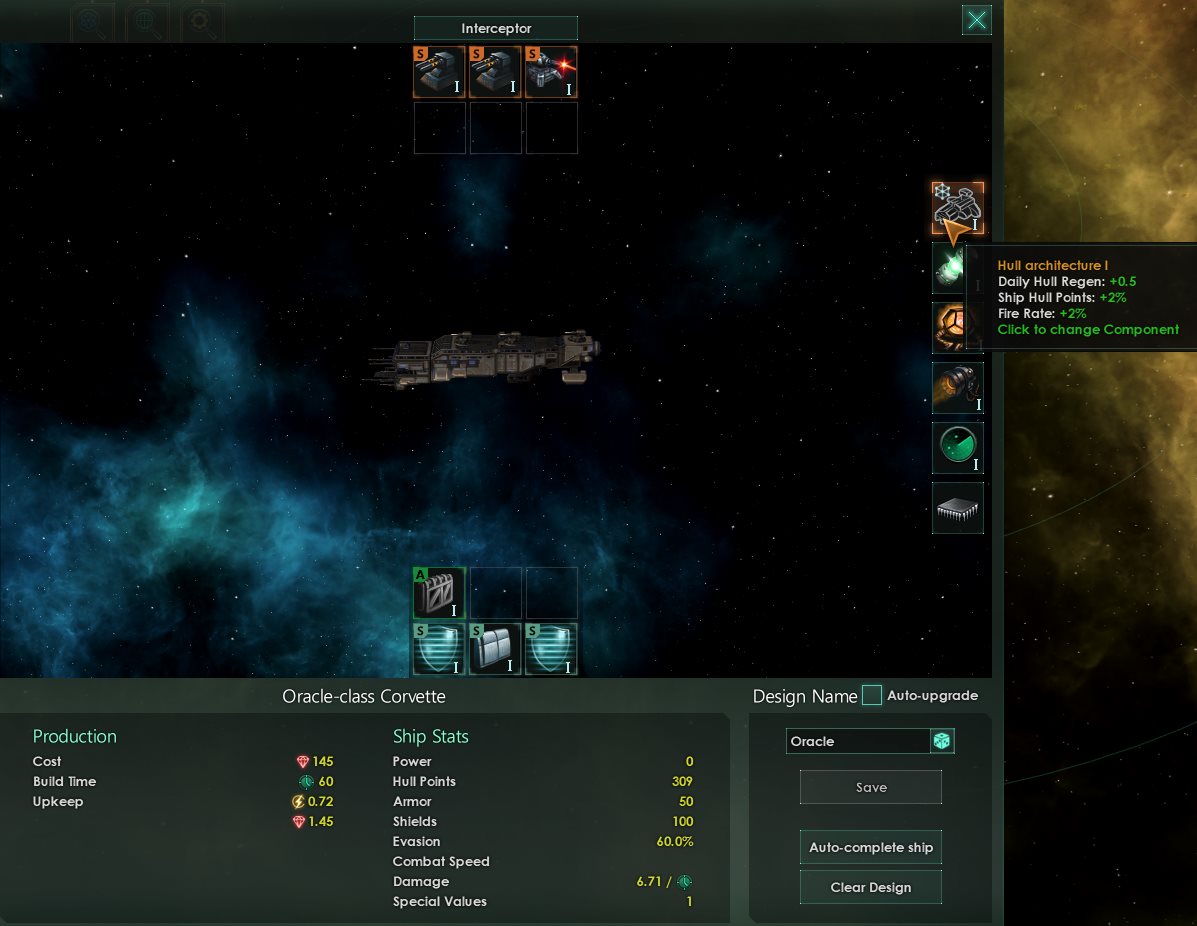Select the red laser weapon slot
Screen dimensions: 1197x926
click(x=551, y=72)
